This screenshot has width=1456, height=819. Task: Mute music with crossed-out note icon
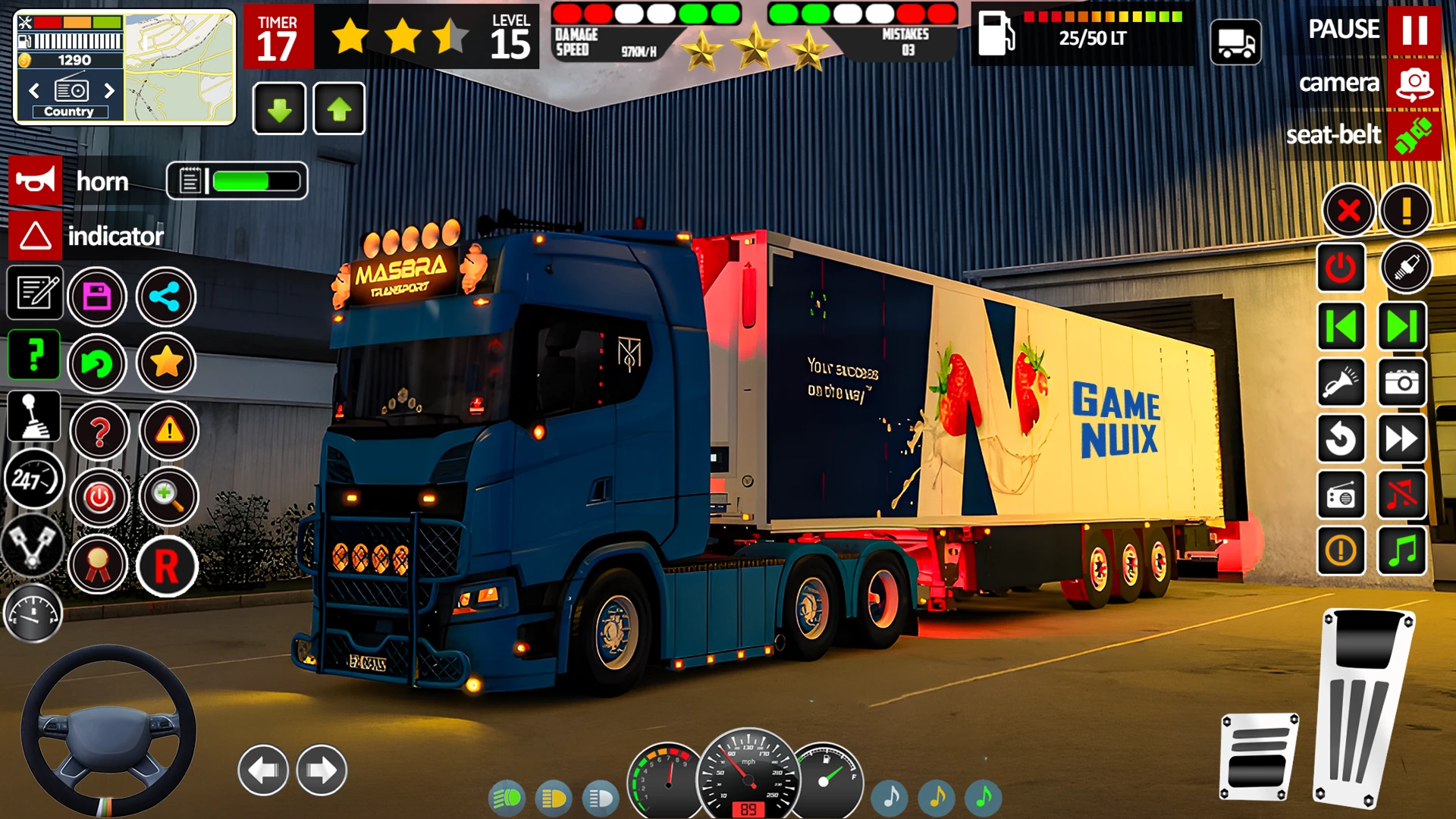pyautogui.click(x=1401, y=496)
